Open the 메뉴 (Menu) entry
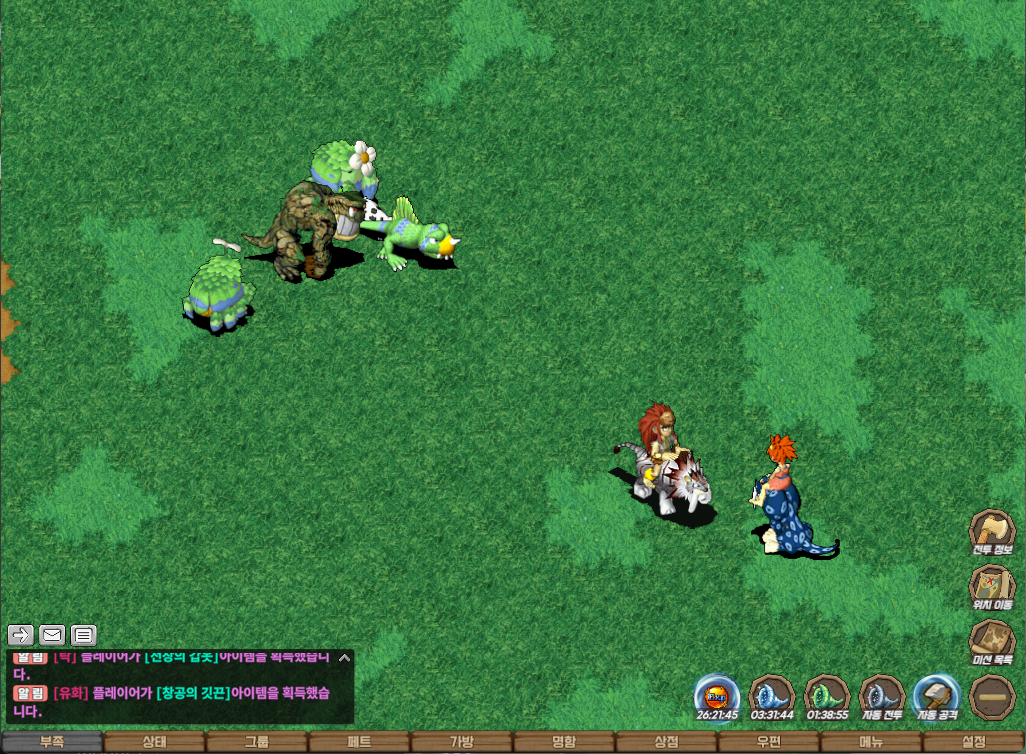Viewport: 1026px width, 754px height. click(x=871, y=742)
